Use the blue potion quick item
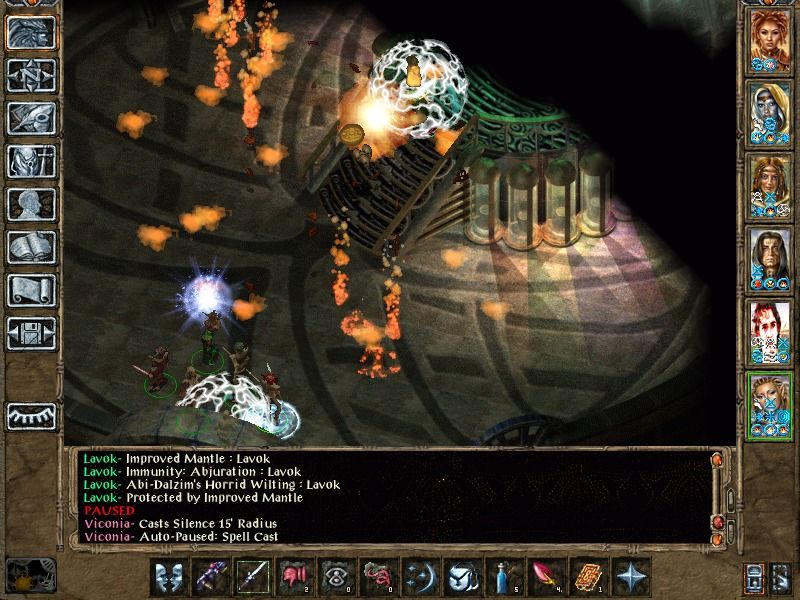The height and width of the screenshot is (600, 800). point(501,578)
